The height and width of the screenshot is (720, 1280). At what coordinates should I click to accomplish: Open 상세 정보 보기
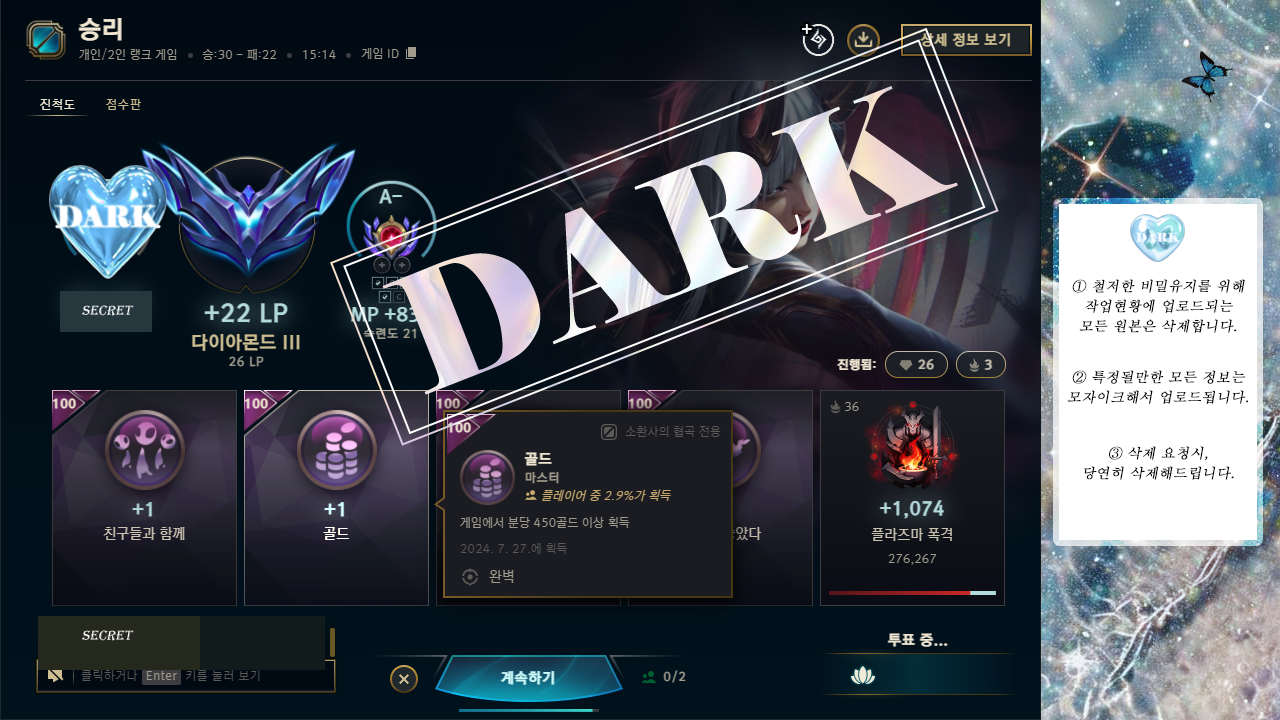pyautogui.click(x=966, y=40)
